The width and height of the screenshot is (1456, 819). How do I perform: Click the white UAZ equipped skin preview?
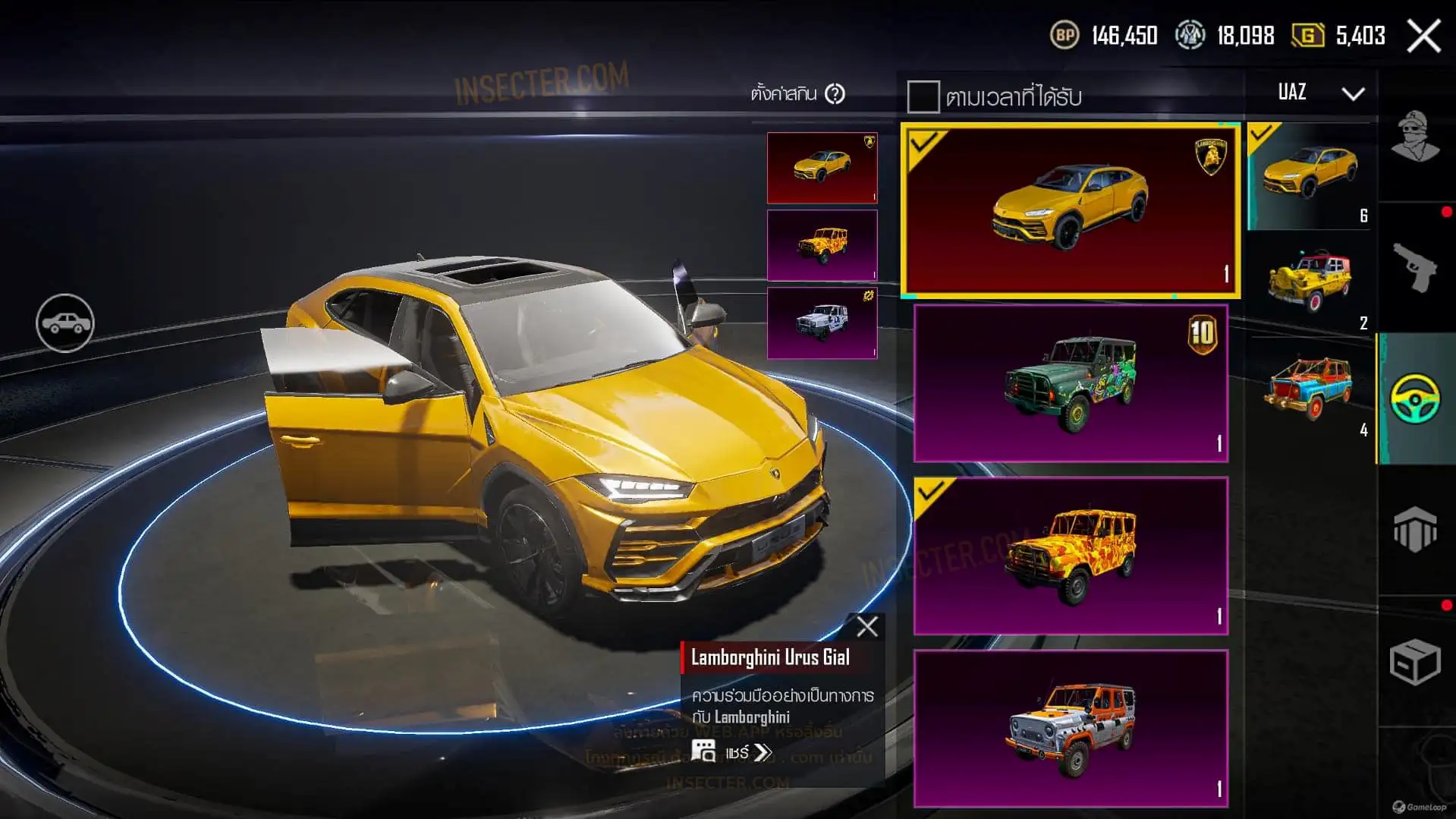822,323
